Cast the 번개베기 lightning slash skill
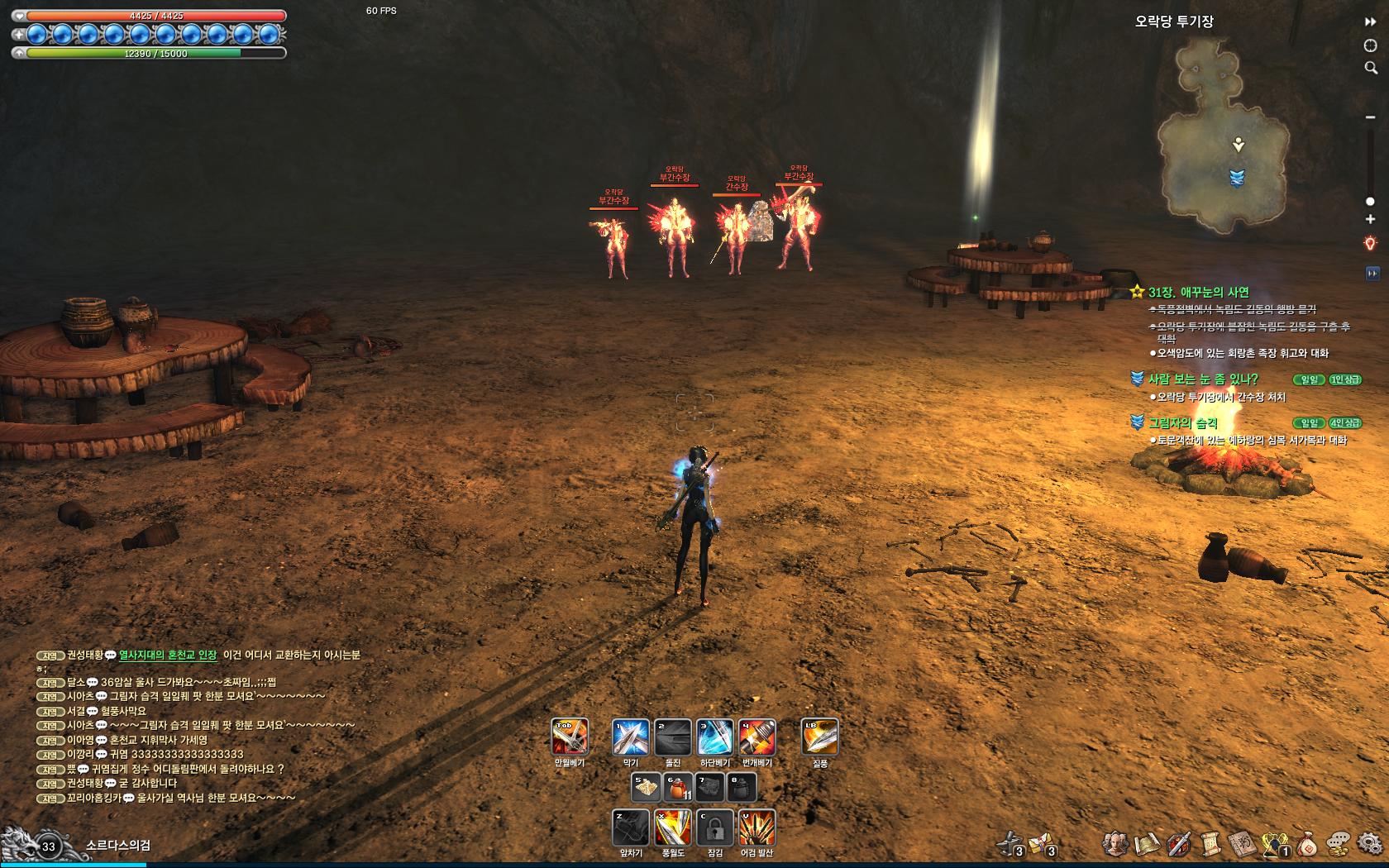 [x=757, y=737]
